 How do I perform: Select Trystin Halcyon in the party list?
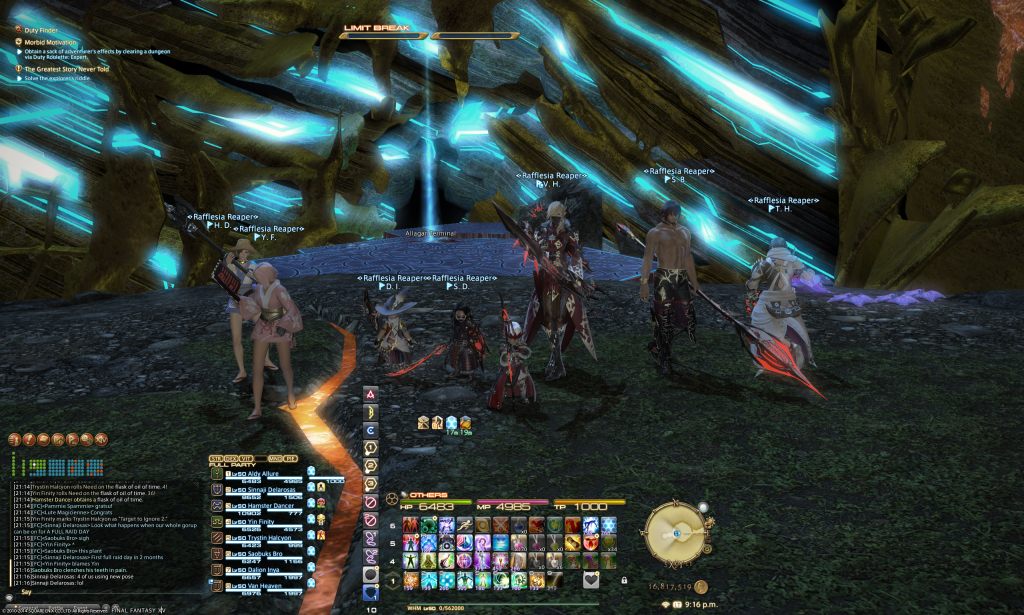point(261,538)
